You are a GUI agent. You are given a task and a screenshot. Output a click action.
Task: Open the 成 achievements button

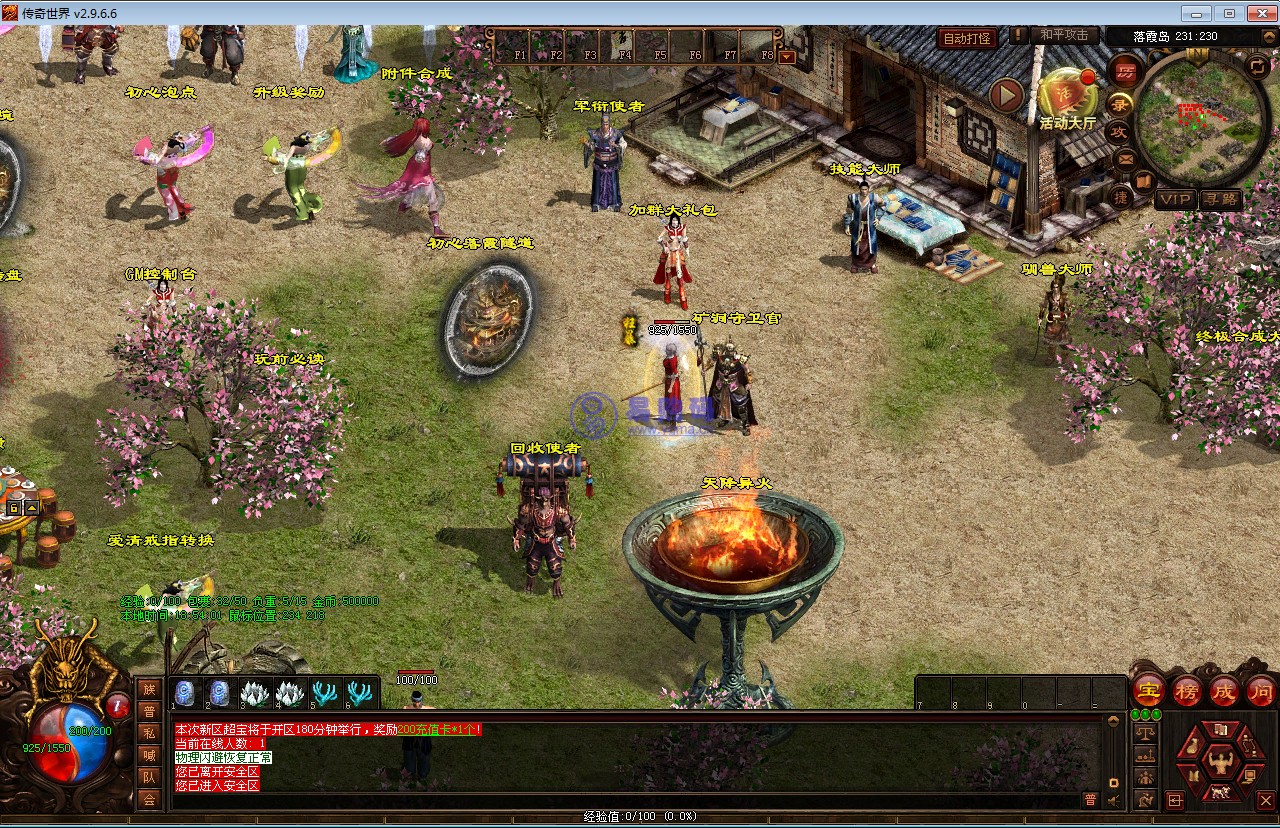point(1224,691)
